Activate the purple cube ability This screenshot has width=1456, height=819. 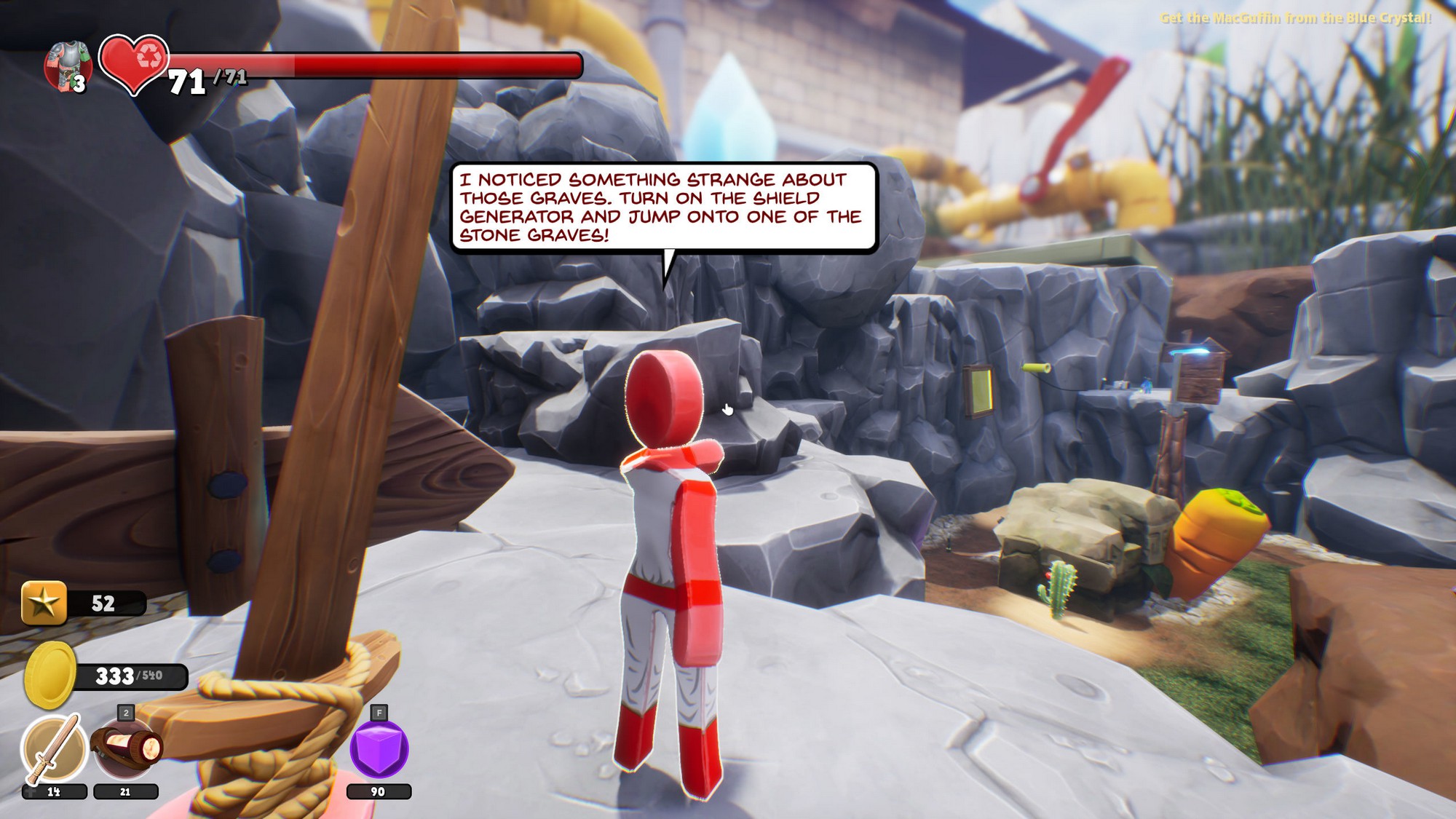click(379, 749)
